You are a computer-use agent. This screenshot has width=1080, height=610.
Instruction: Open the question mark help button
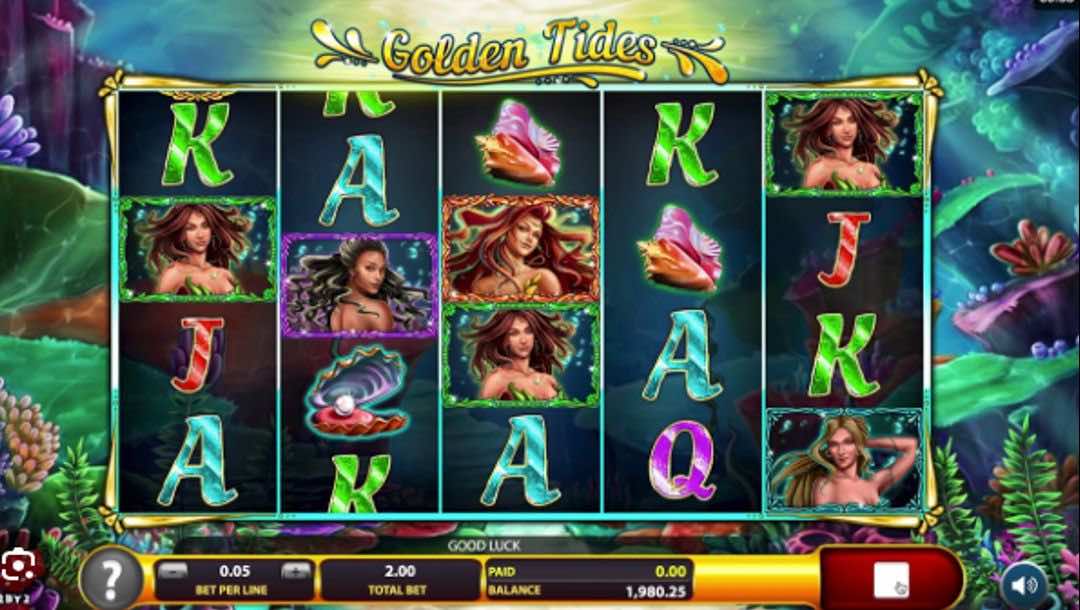tap(109, 579)
